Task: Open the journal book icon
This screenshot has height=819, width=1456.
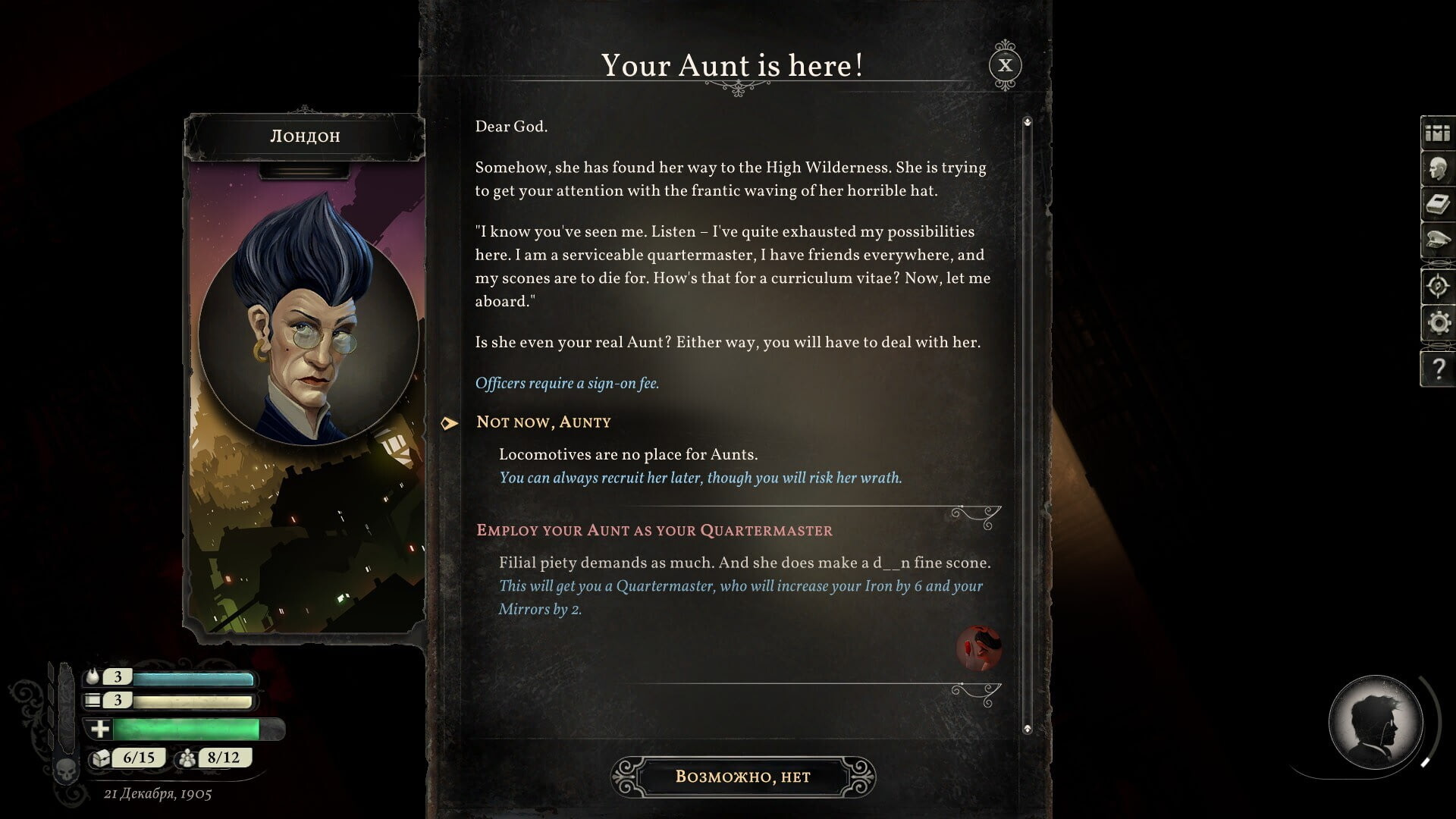Action: [x=1437, y=205]
